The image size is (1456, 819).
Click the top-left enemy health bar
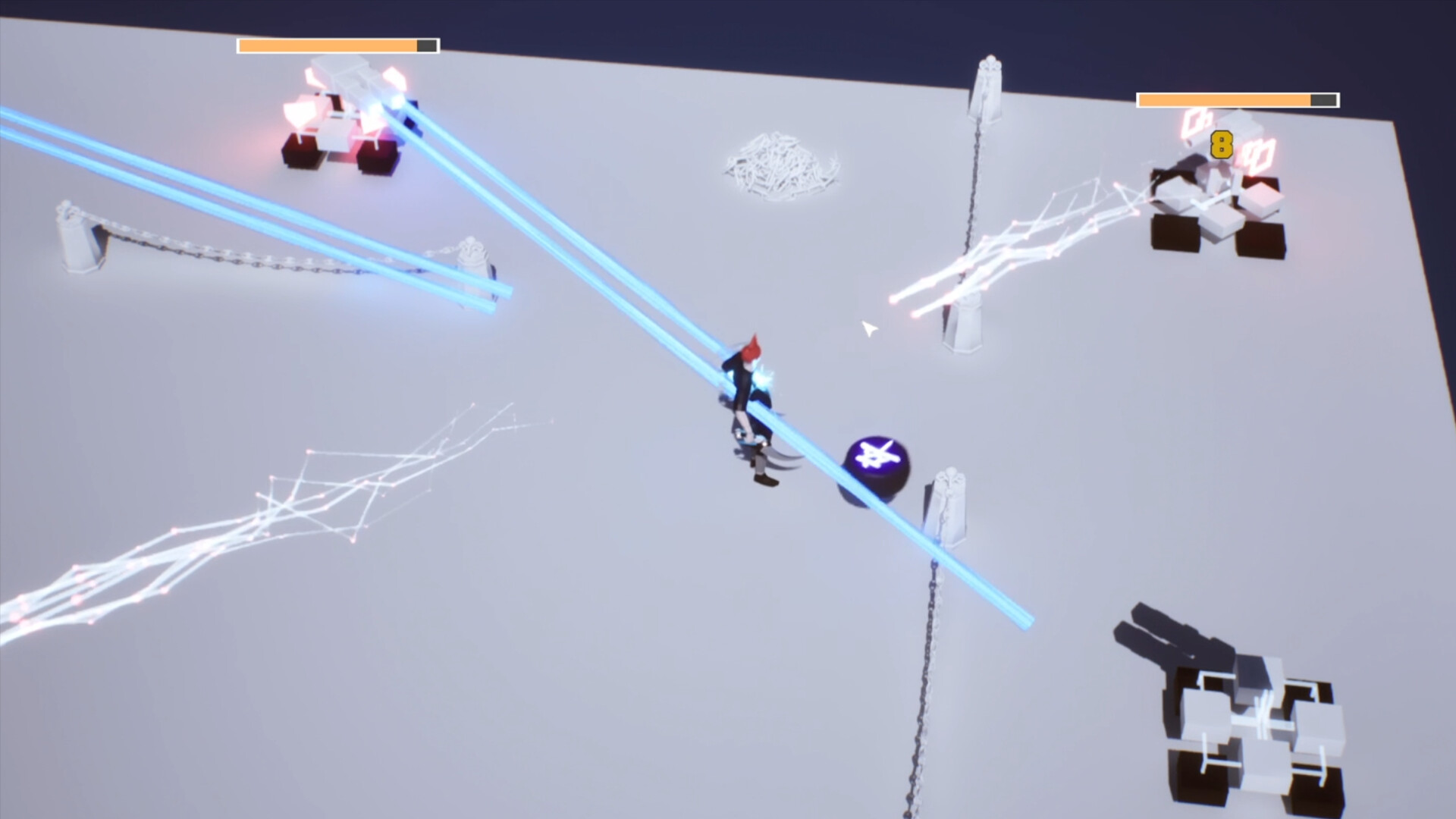(336, 46)
